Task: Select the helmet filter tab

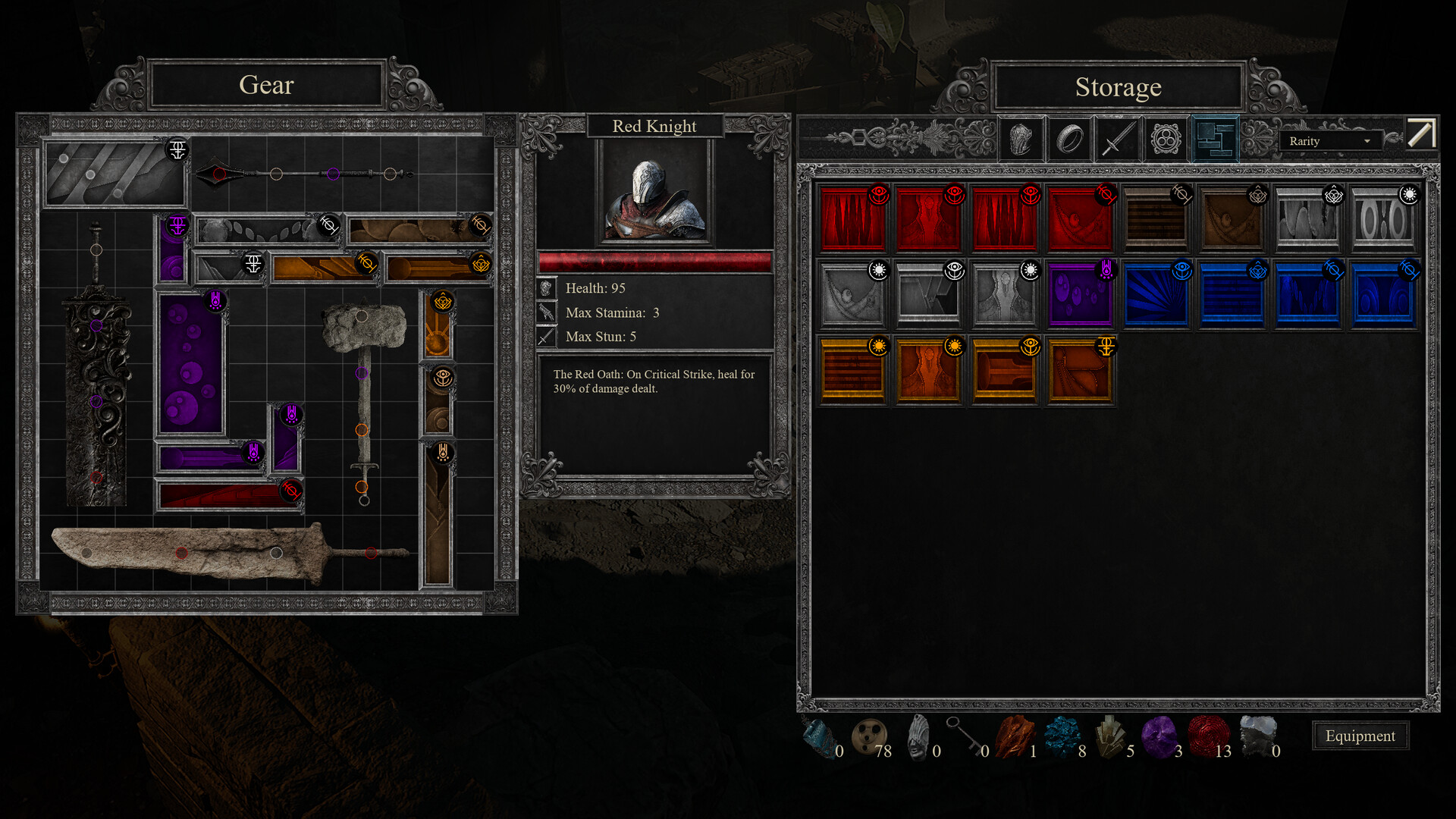Action: tap(1021, 140)
